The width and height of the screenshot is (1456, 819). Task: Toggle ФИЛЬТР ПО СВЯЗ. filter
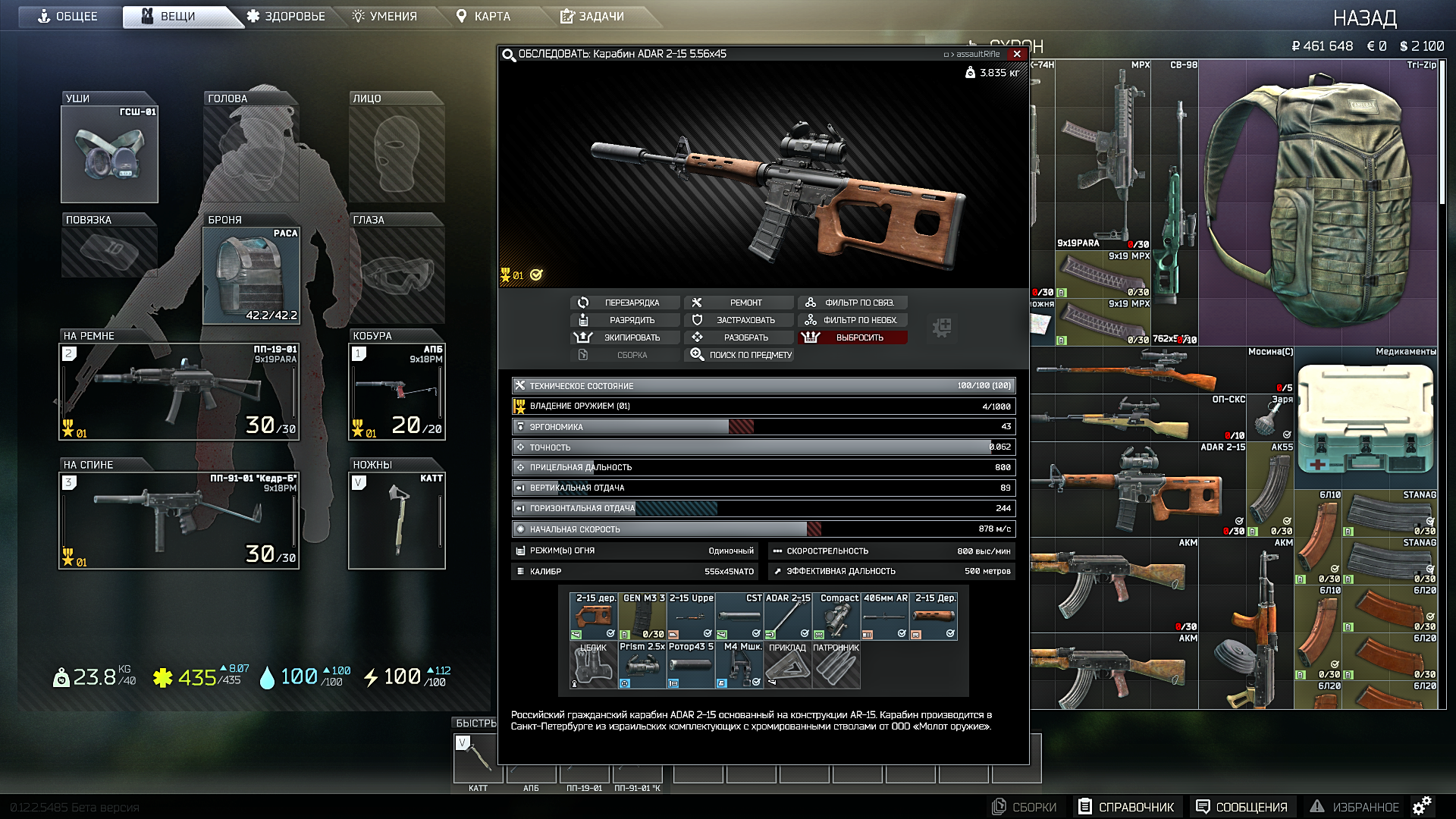click(x=852, y=302)
